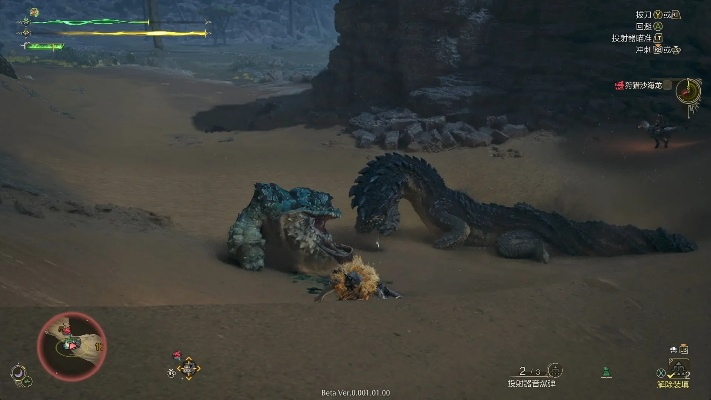Viewport: 711px width, 400px height.
Task: Click the green cone marker icon
Action: 606,373
